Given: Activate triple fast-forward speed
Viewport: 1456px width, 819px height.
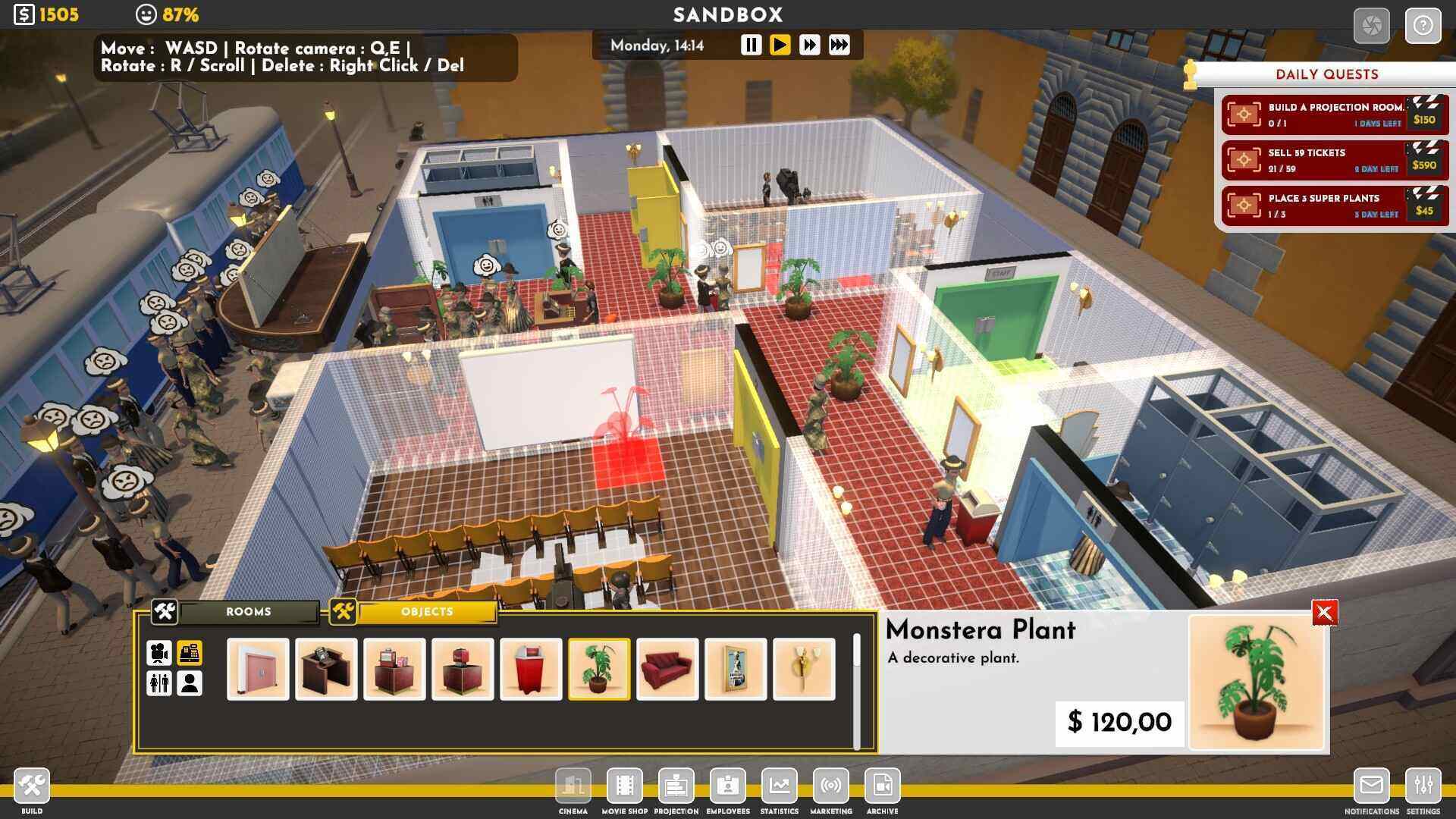Looking at the screenshot, I should pyautogui.click(x=839, y=45).
